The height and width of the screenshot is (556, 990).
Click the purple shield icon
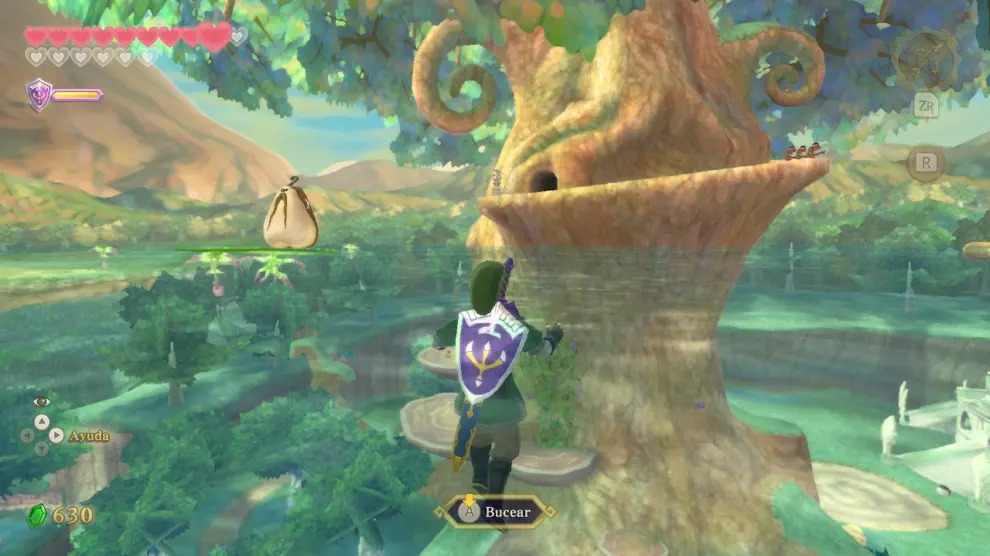click(38, 95)
